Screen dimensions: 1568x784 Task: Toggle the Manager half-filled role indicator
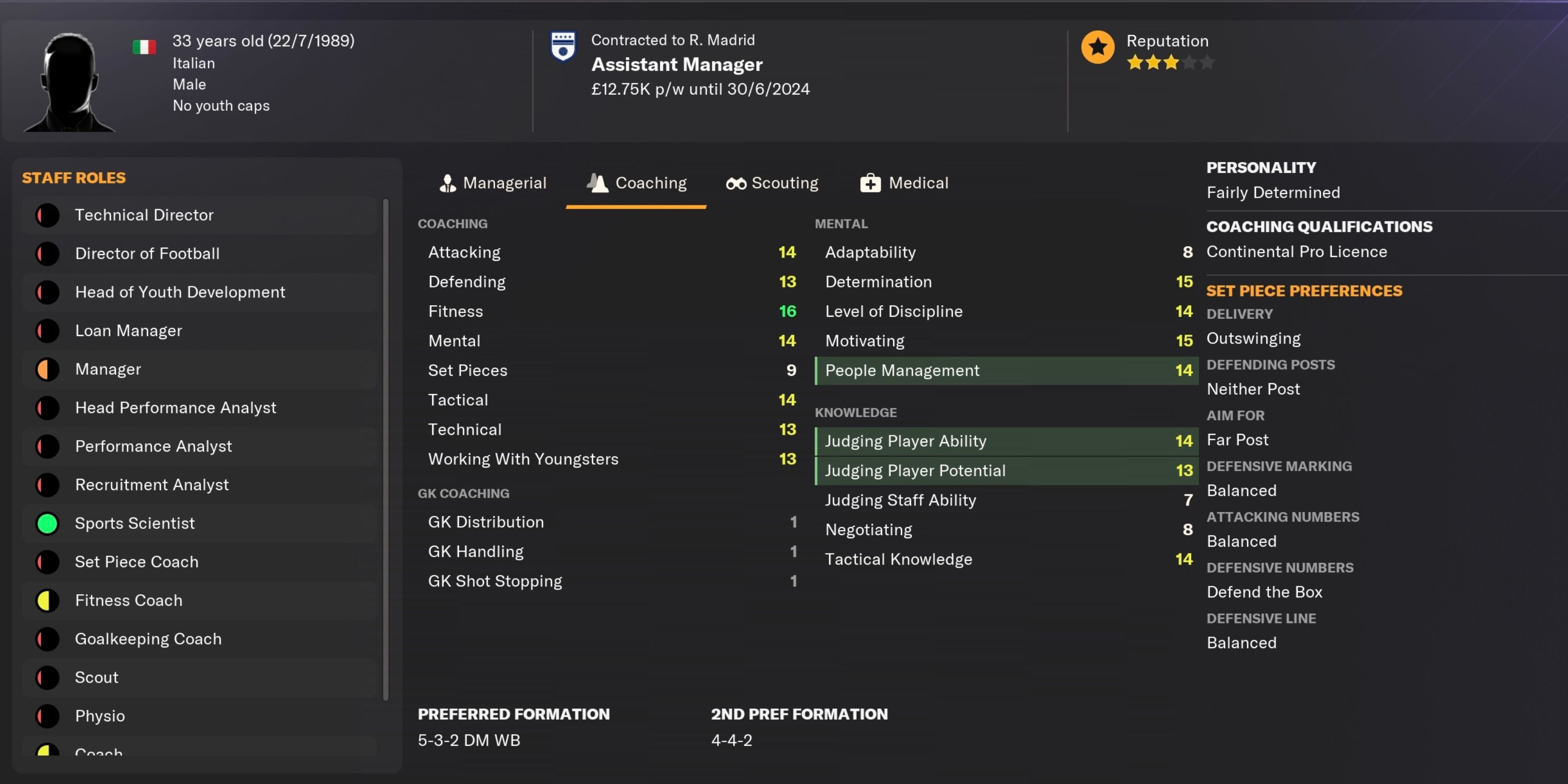click(x=48, y=369)
